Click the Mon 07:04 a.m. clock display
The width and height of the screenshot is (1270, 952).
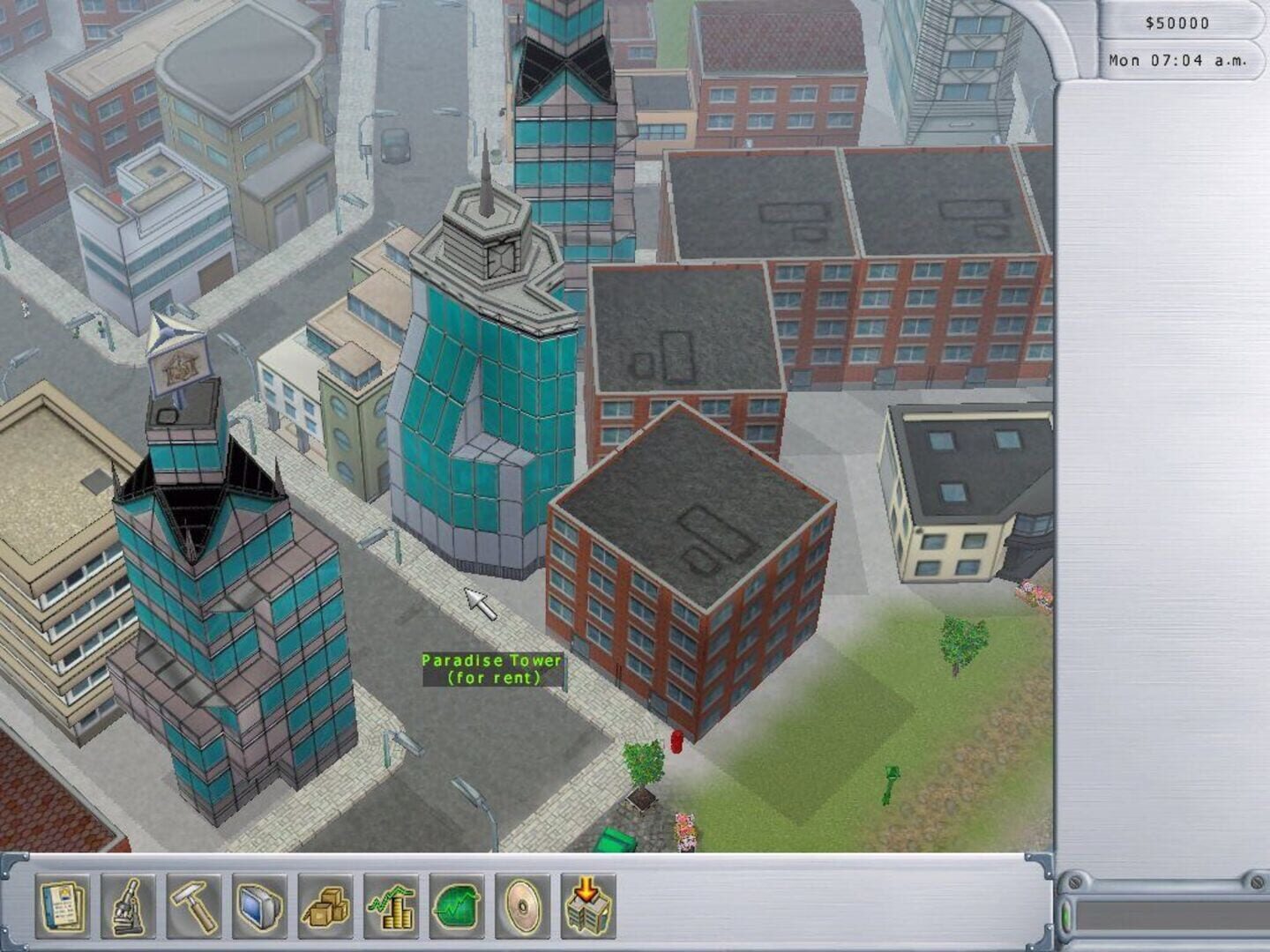[x=1177, y=62]
